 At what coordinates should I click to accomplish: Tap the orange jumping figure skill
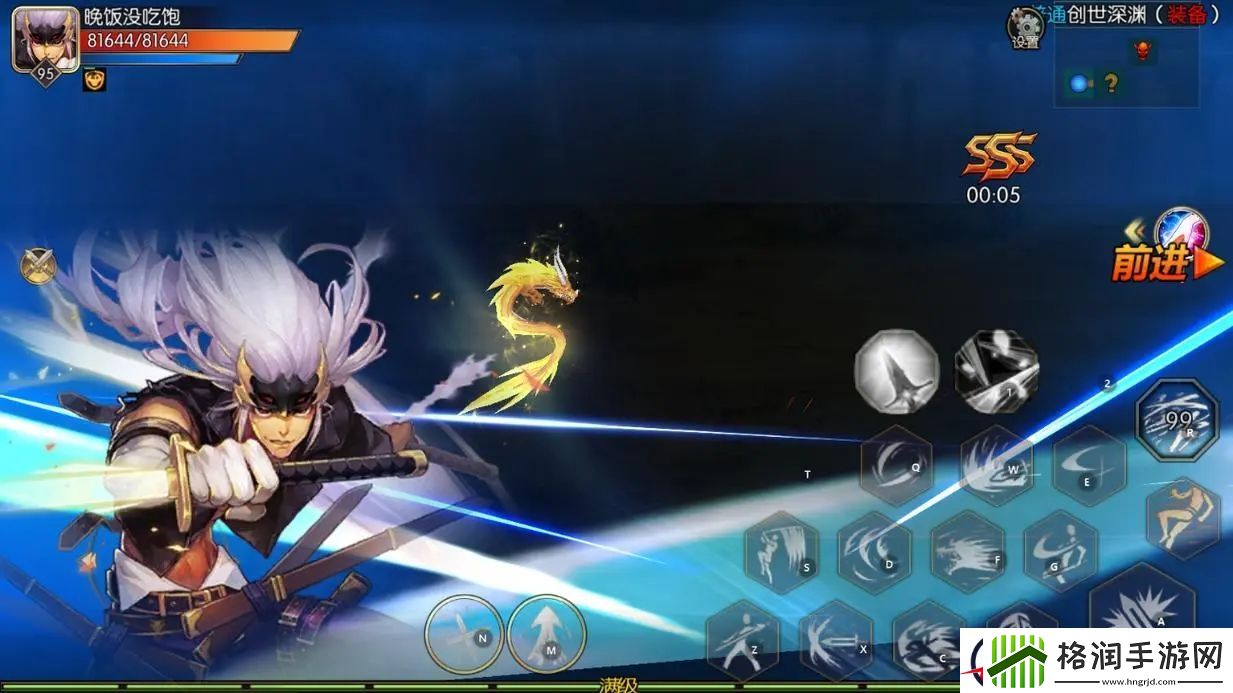coord(1183,517)
